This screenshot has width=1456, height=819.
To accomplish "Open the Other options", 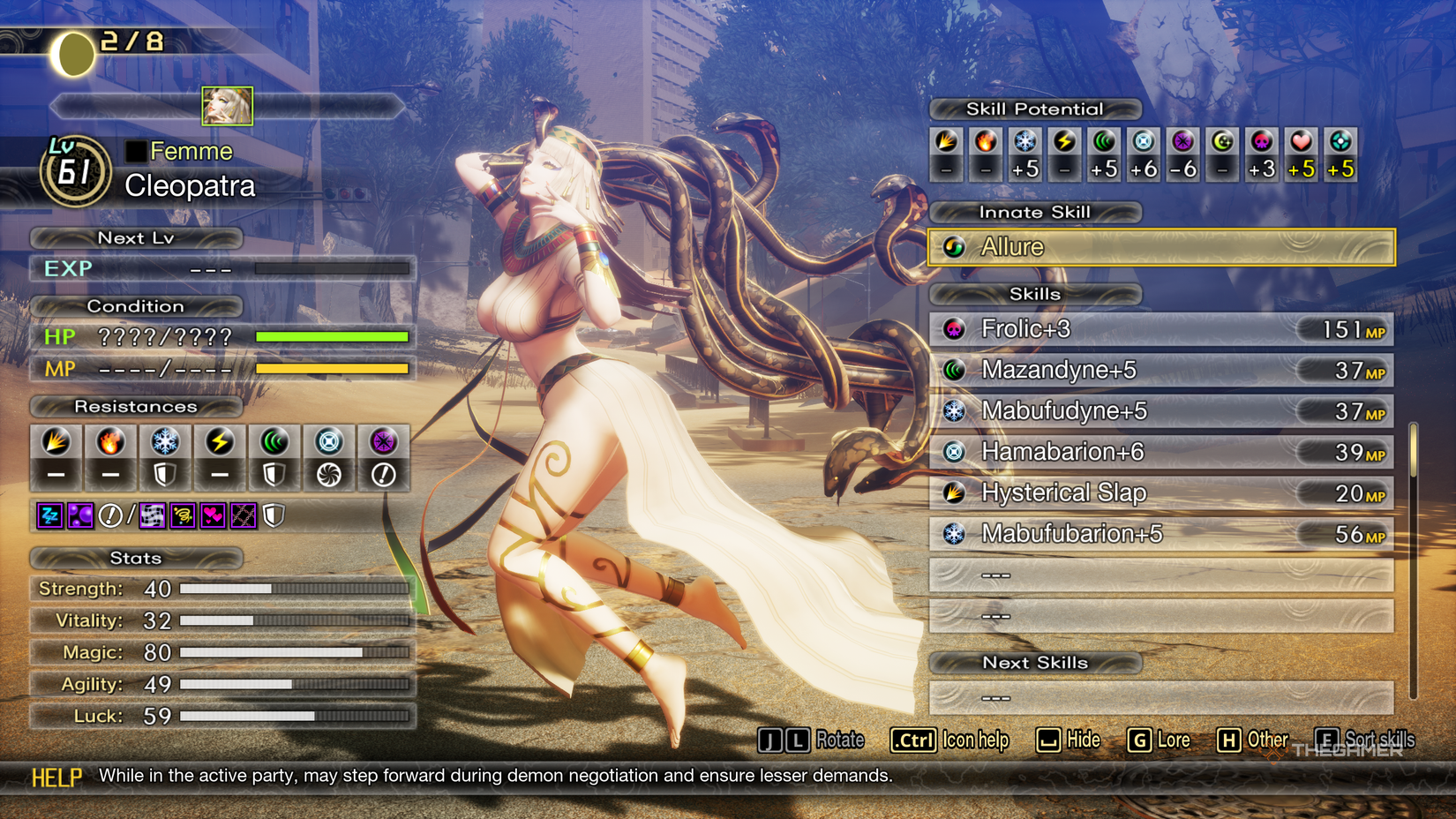I will (x=1266, y=740).
